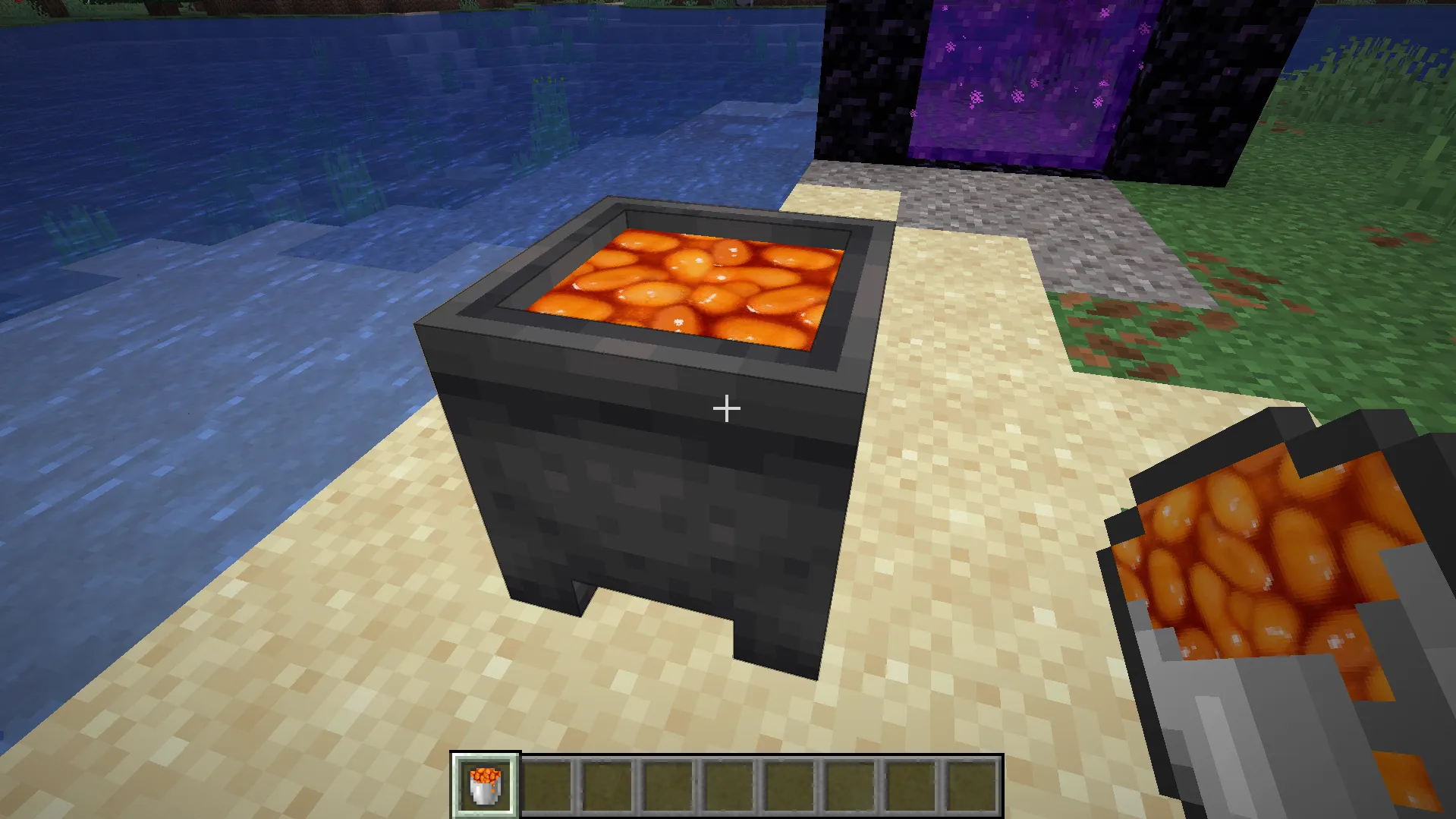Click the sand block beside the cauldron
The height and width of the screenshot is (819, 1456).
click(x=948, y=493)
